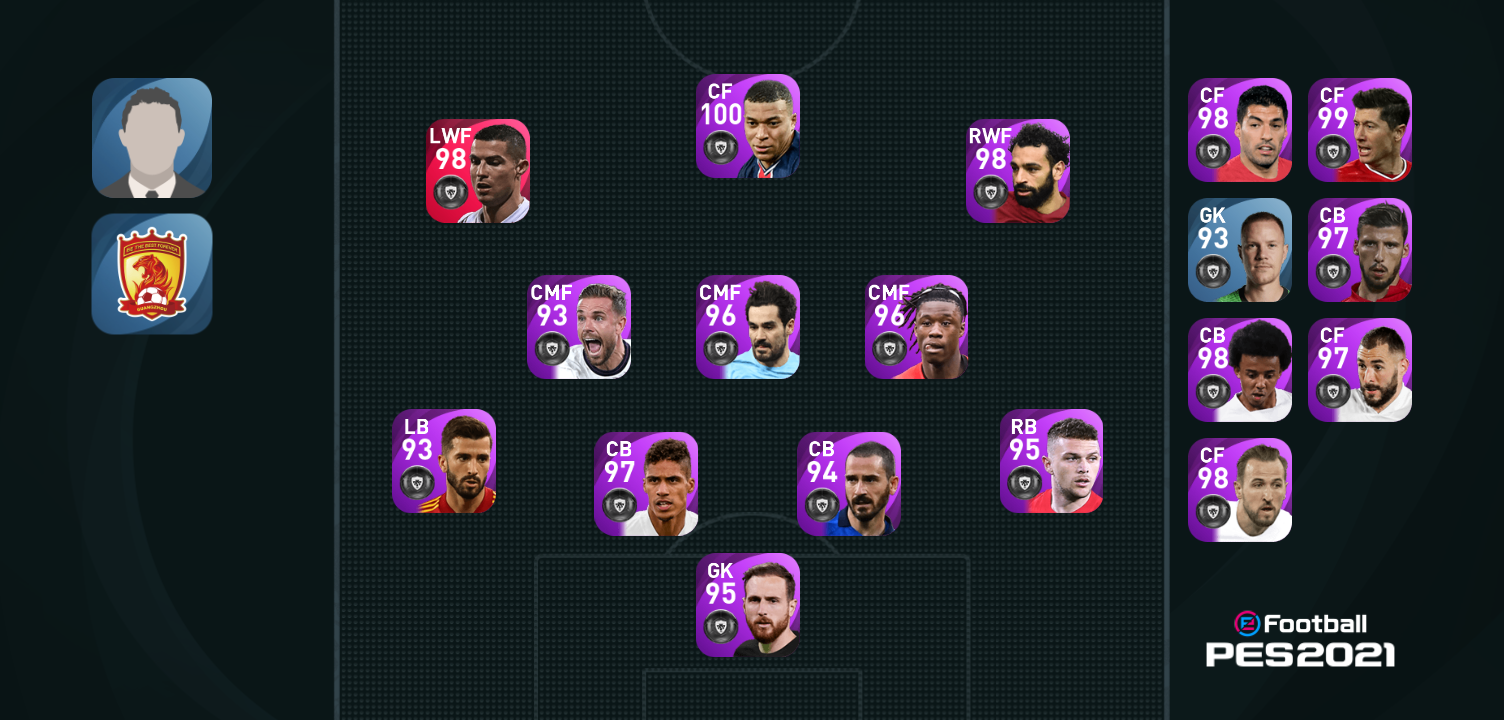
Task: Select Trippier's RB 95 card
Action: tap(1052, 461)
